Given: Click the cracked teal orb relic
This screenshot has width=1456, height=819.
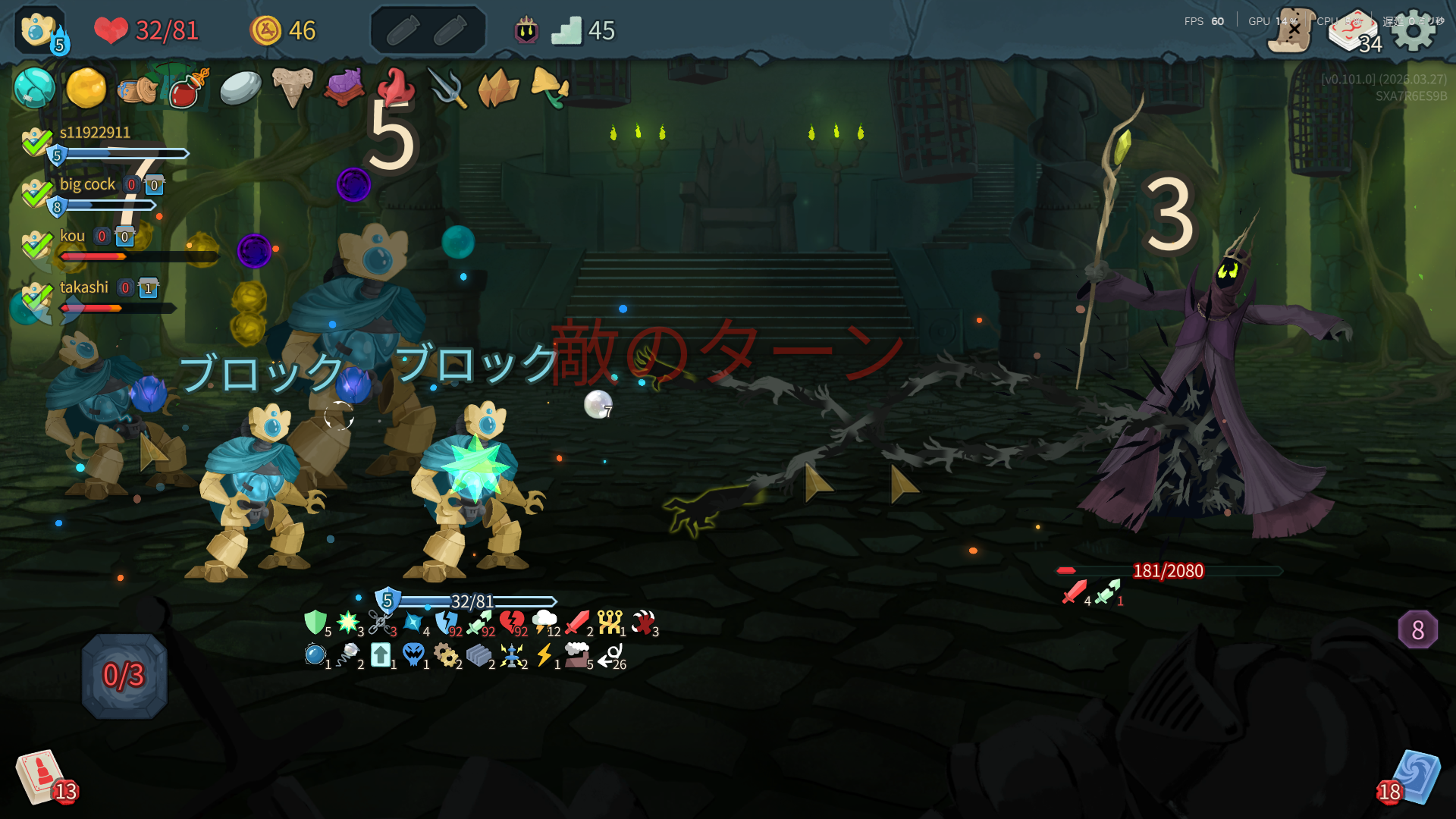Looking at the screenshot, I should click(x=34, y=88).
